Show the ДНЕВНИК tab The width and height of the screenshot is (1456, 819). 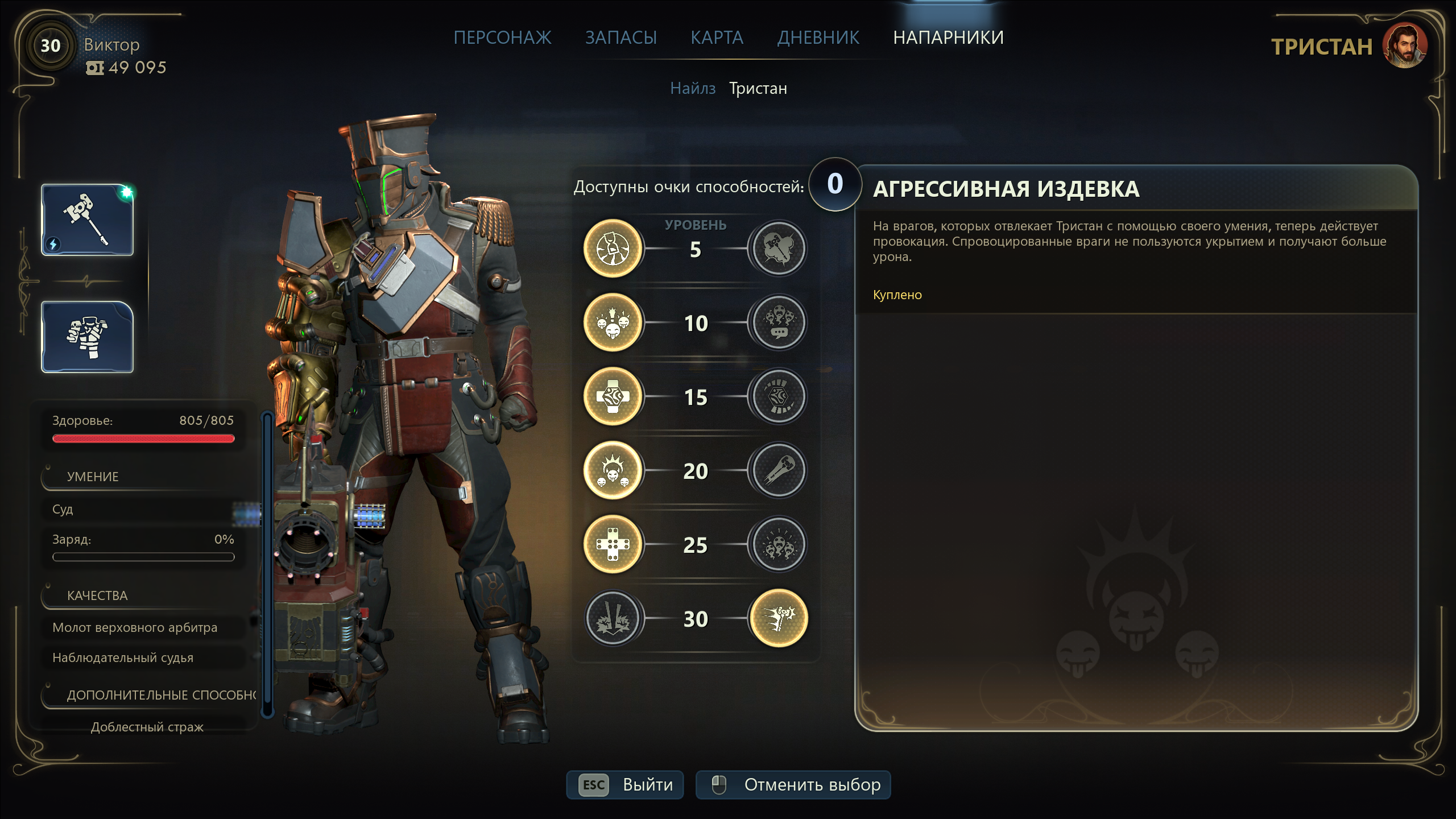pyautogui.click(x=818, y=38)
